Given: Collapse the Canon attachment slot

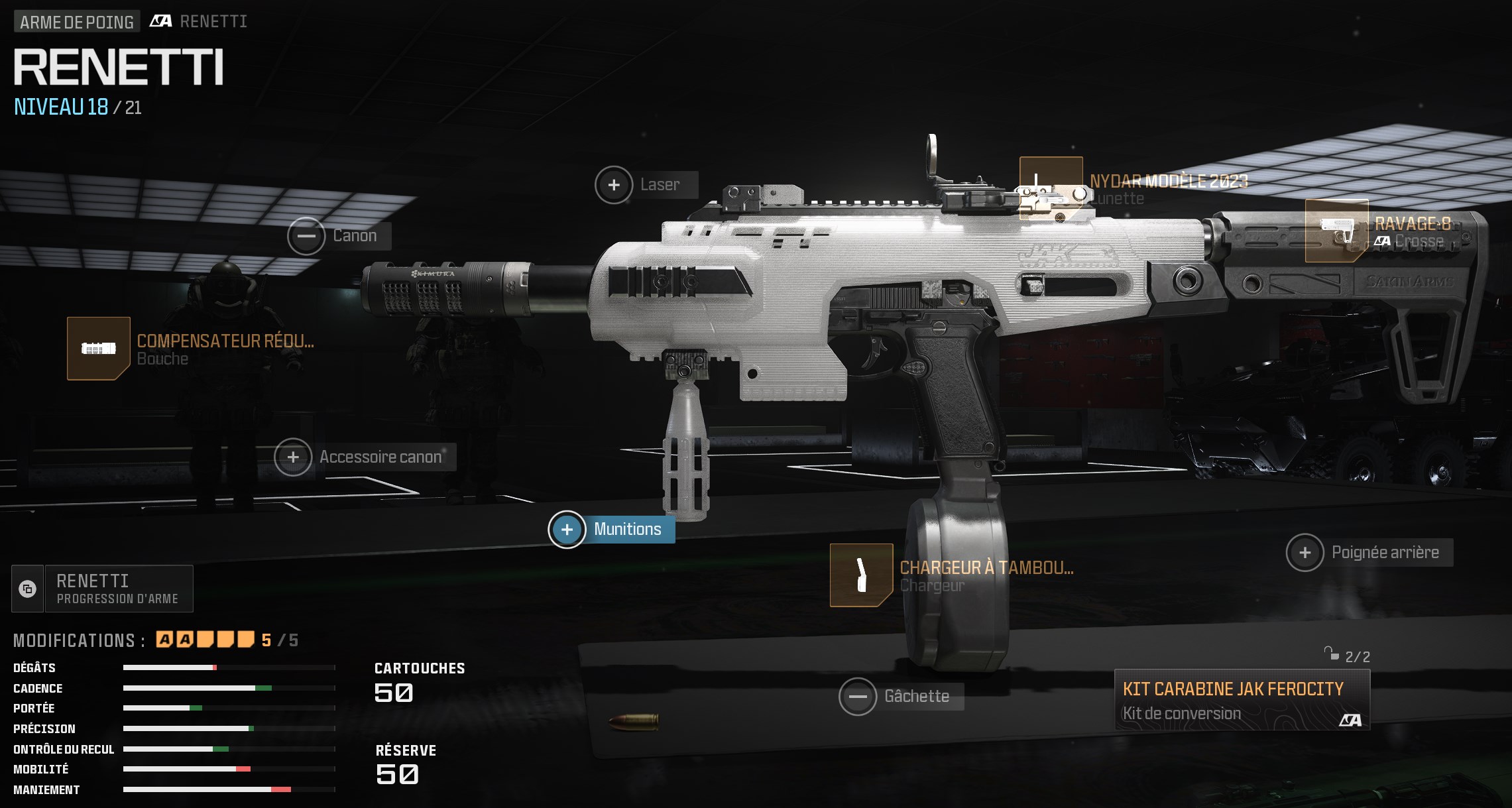Looking at the screenshot, I should (307, 235).
